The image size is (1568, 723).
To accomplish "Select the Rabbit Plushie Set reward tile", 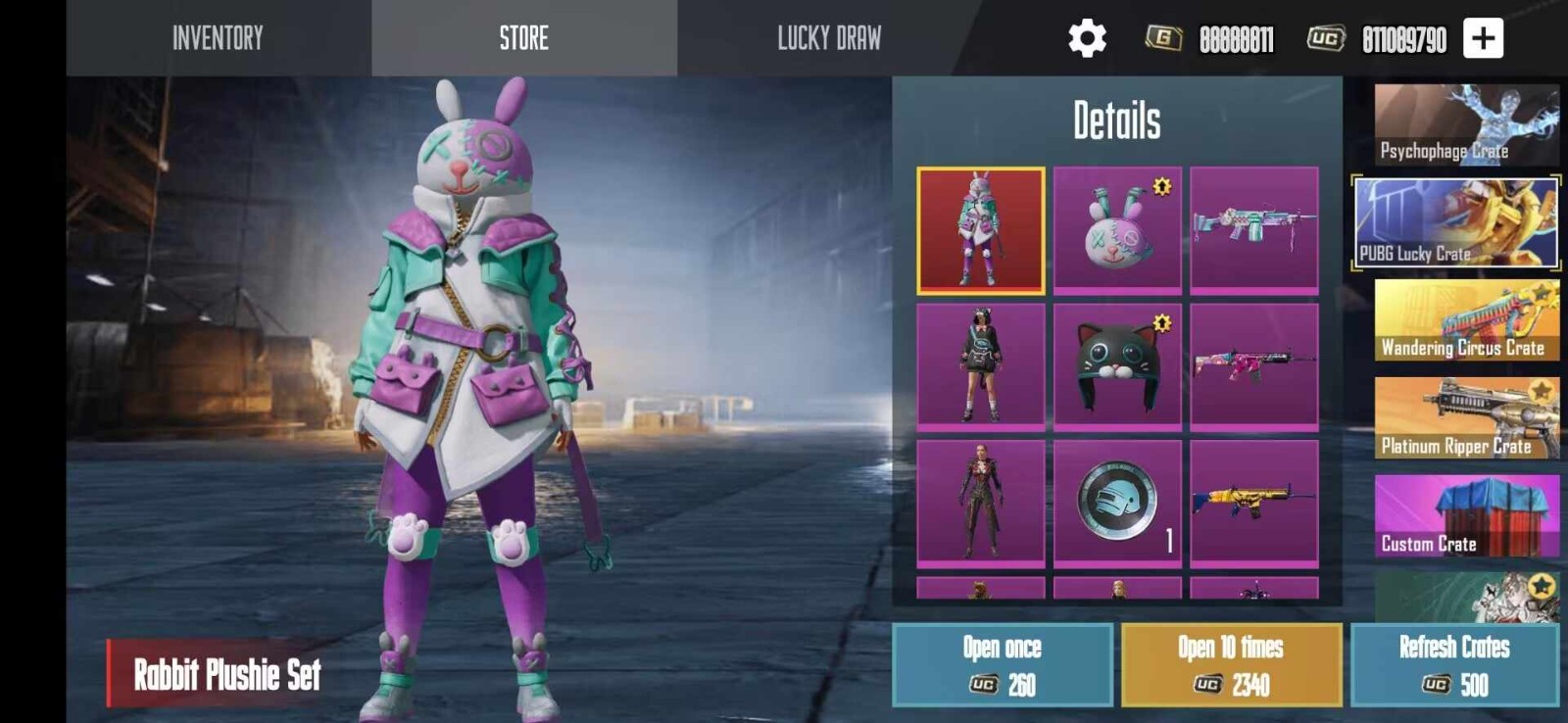I will [981, 230].
